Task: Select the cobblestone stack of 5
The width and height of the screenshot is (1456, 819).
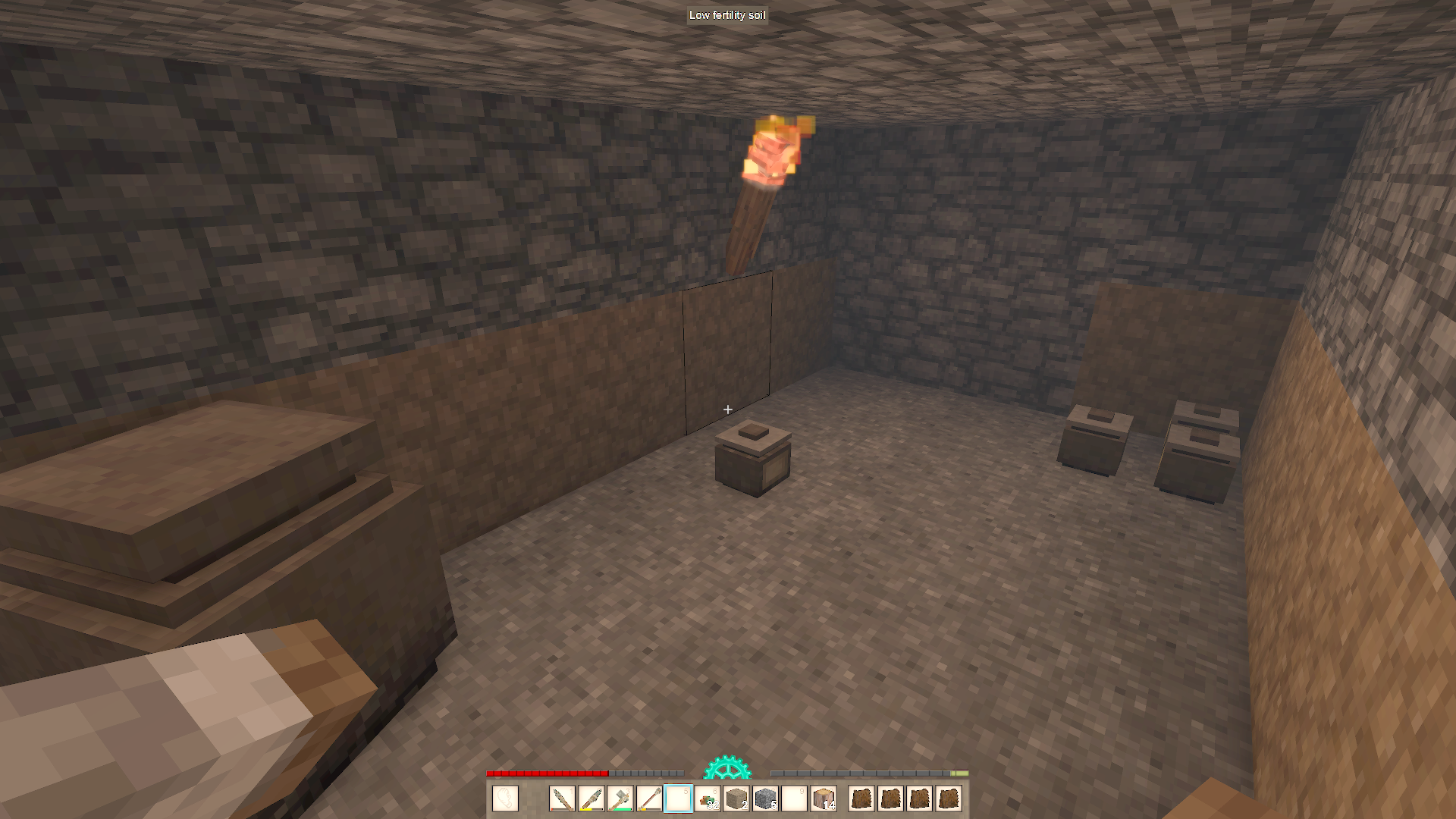Action: click(764, 799)
